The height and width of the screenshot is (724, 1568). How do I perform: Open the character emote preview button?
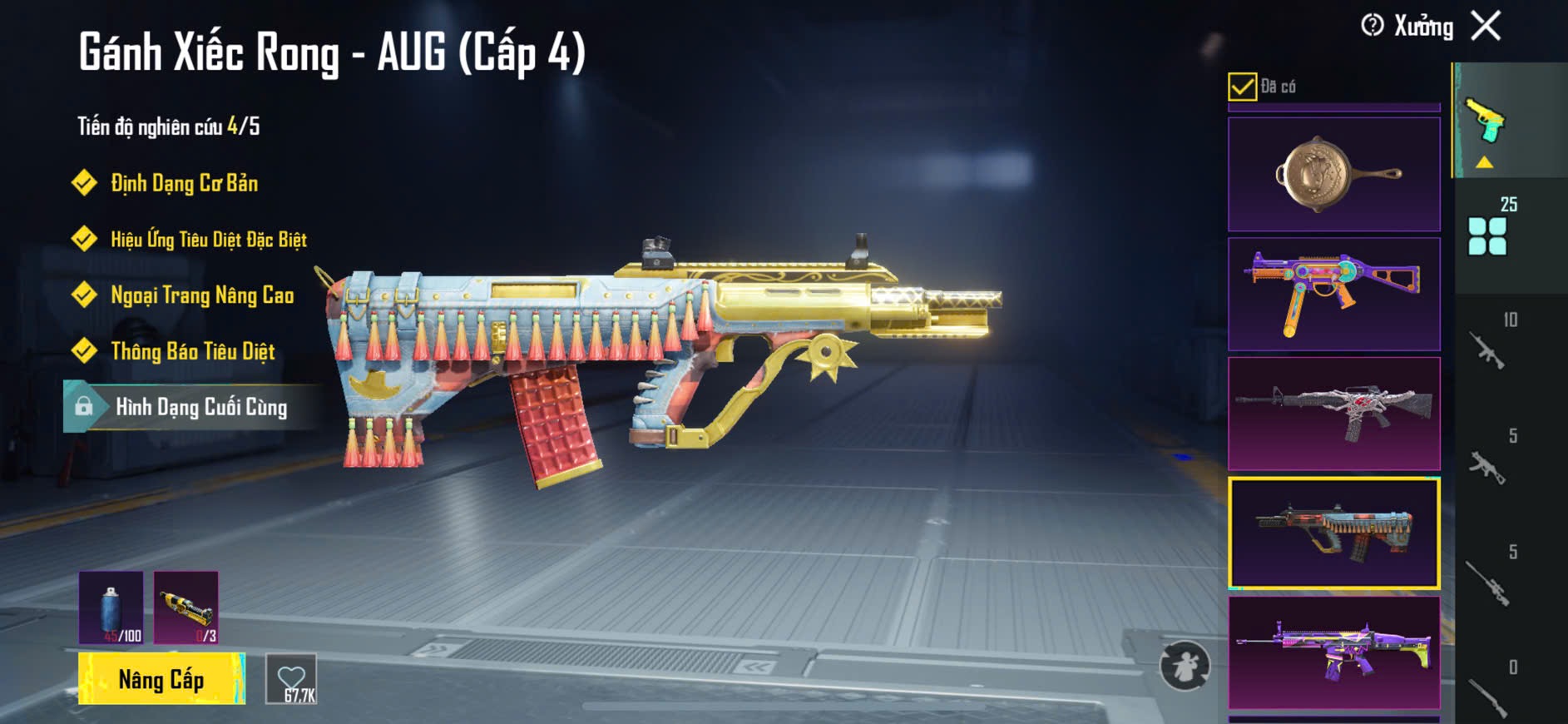(x=1185, y=666)
